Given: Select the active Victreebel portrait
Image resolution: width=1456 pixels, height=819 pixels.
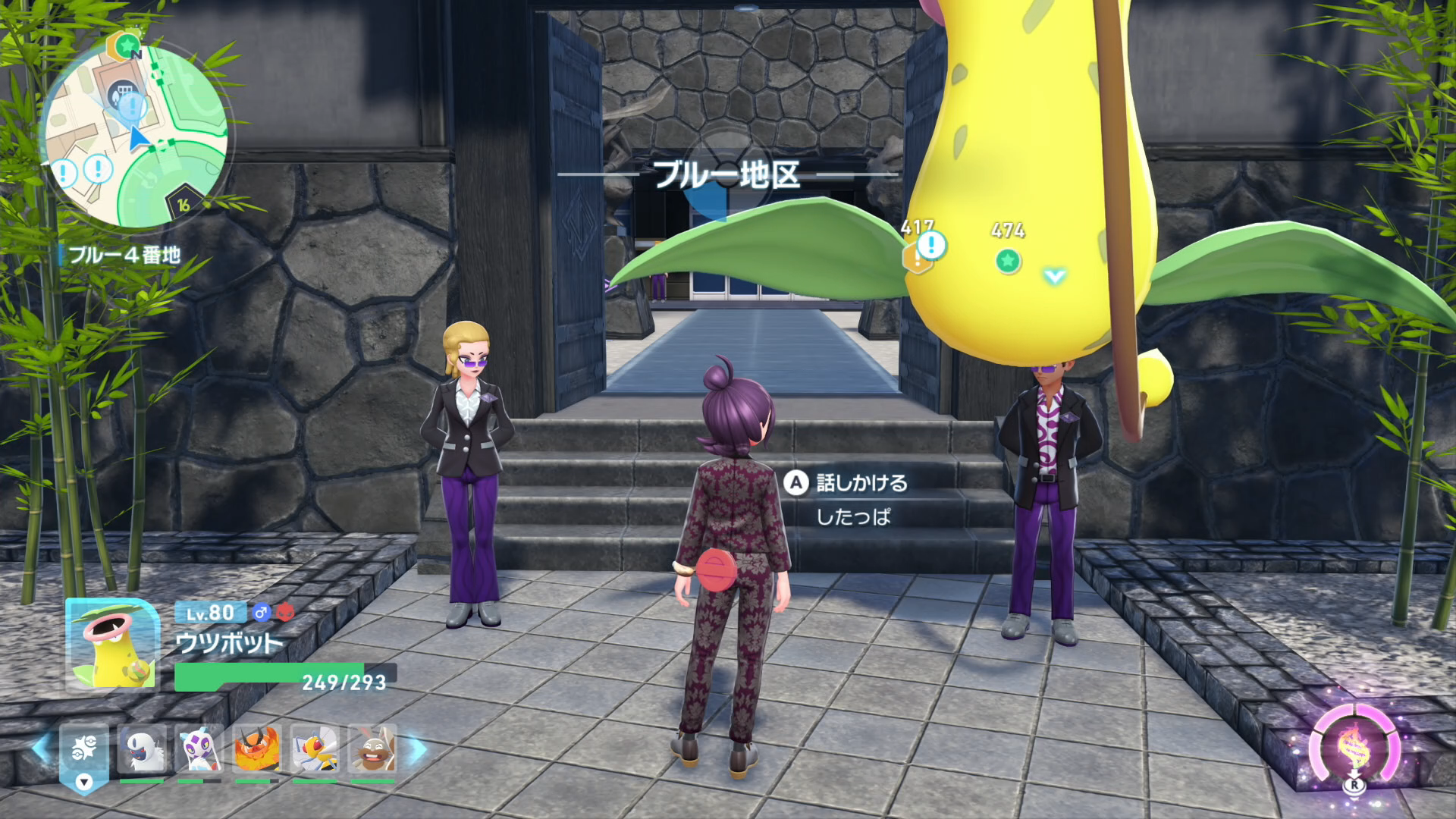Looking at the screenshot, I should point(112,645).
